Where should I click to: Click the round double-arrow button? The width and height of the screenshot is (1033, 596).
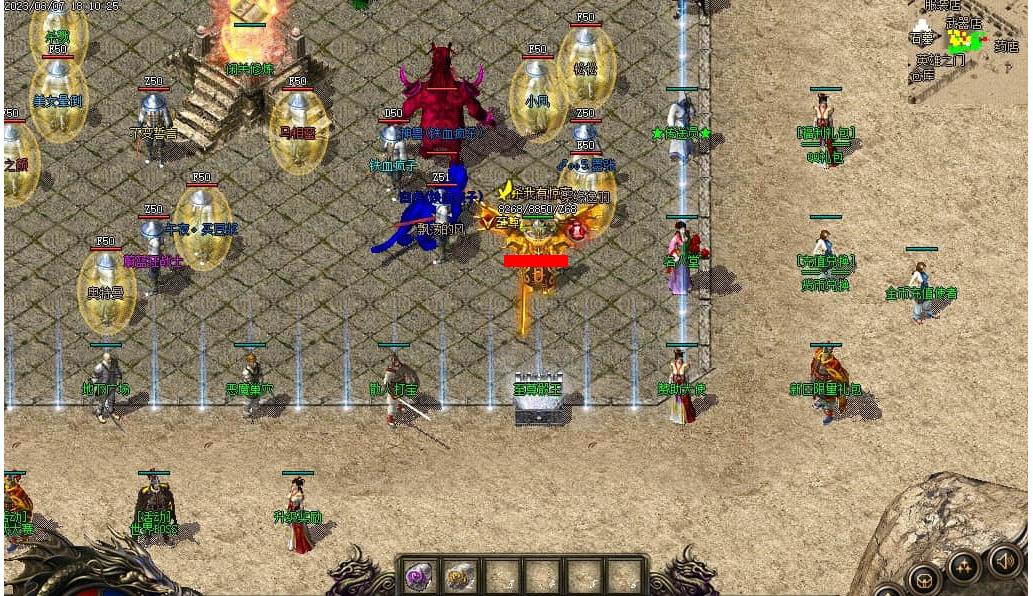(x=964, y=567)
